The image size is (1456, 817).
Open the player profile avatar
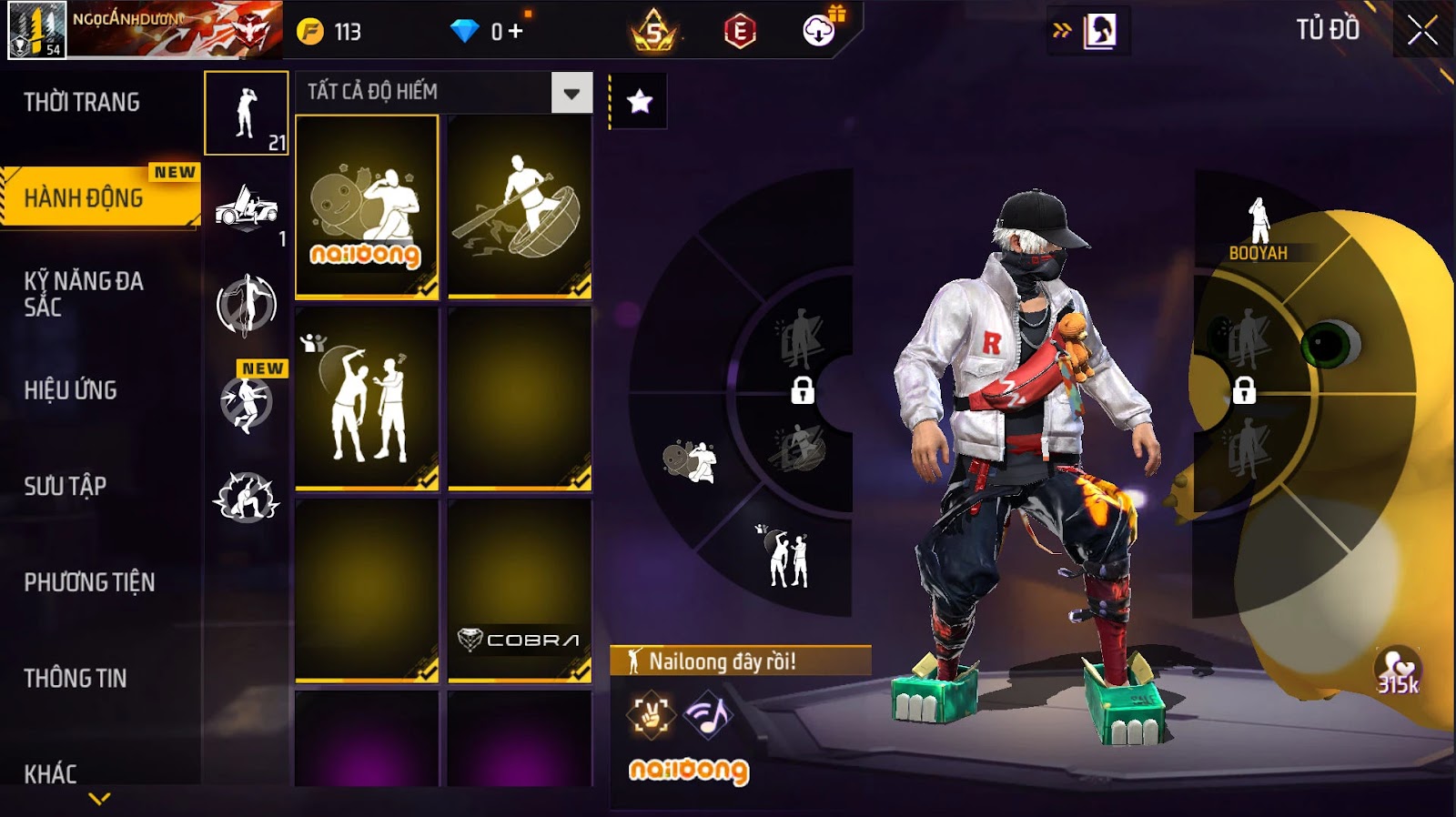pos(36,30)
